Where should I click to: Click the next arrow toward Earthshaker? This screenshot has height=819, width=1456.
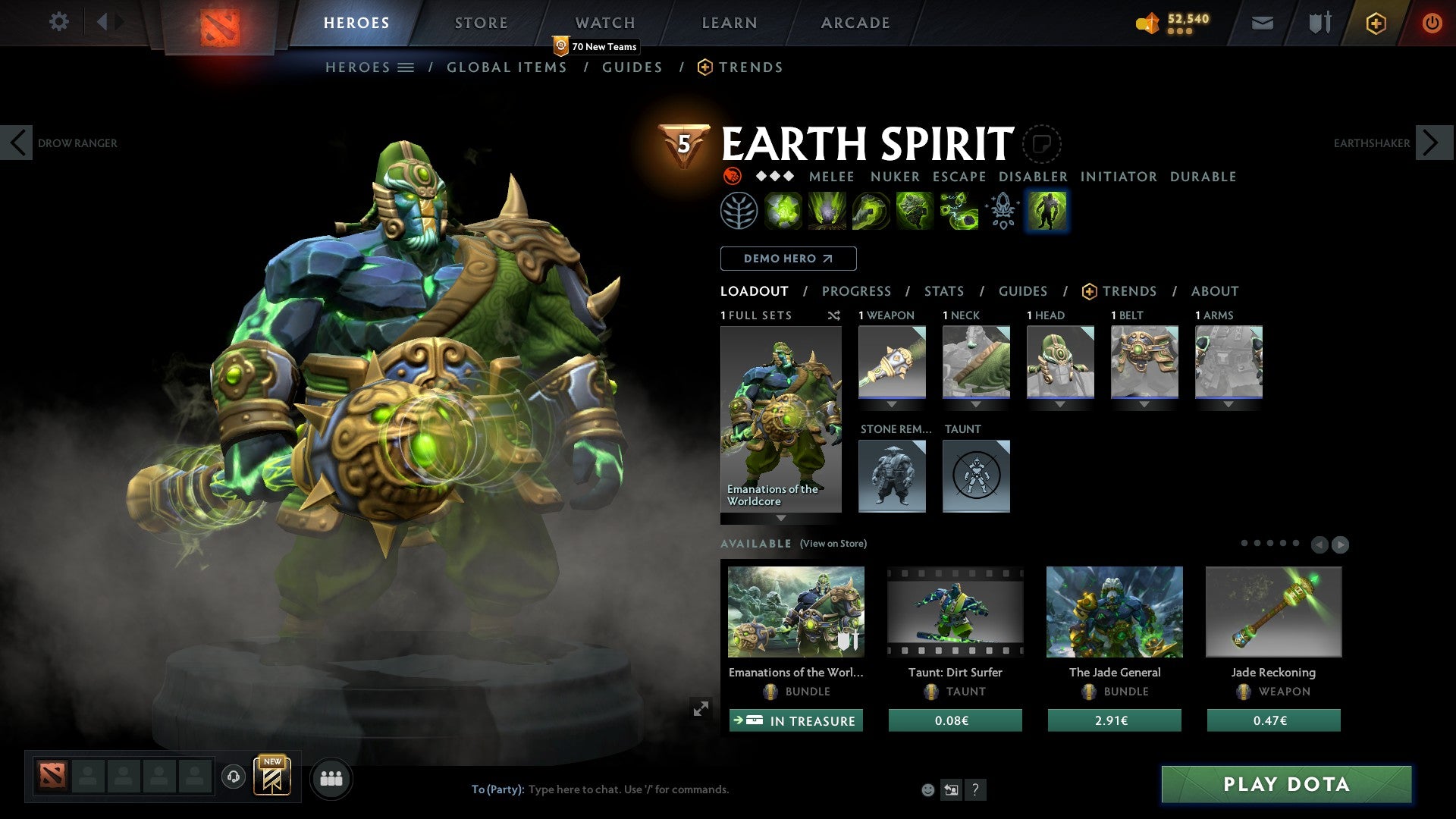pyautogui.click(x=1430, y=142)
